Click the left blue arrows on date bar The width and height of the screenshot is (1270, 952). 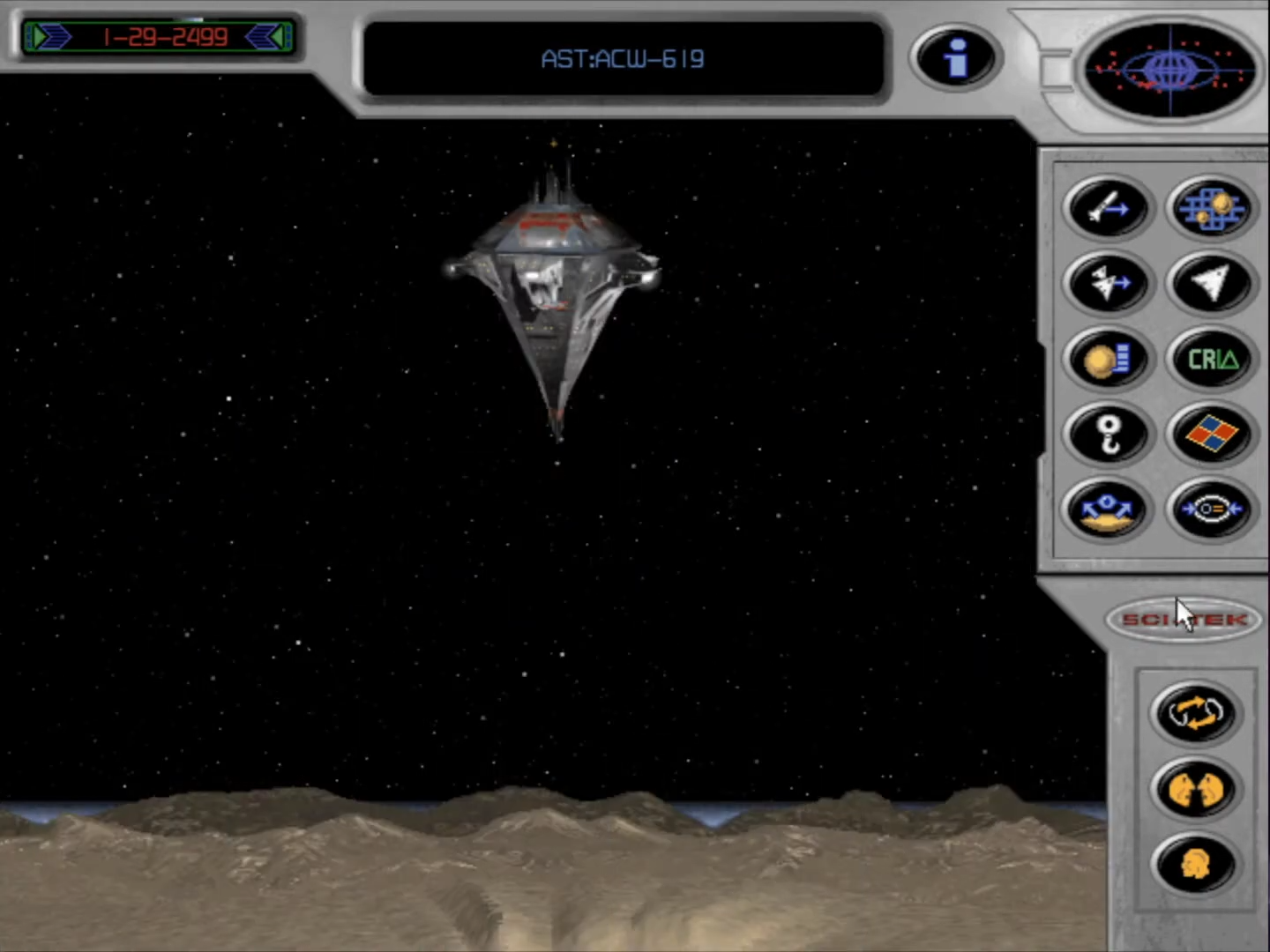click(x=51, y=37)
